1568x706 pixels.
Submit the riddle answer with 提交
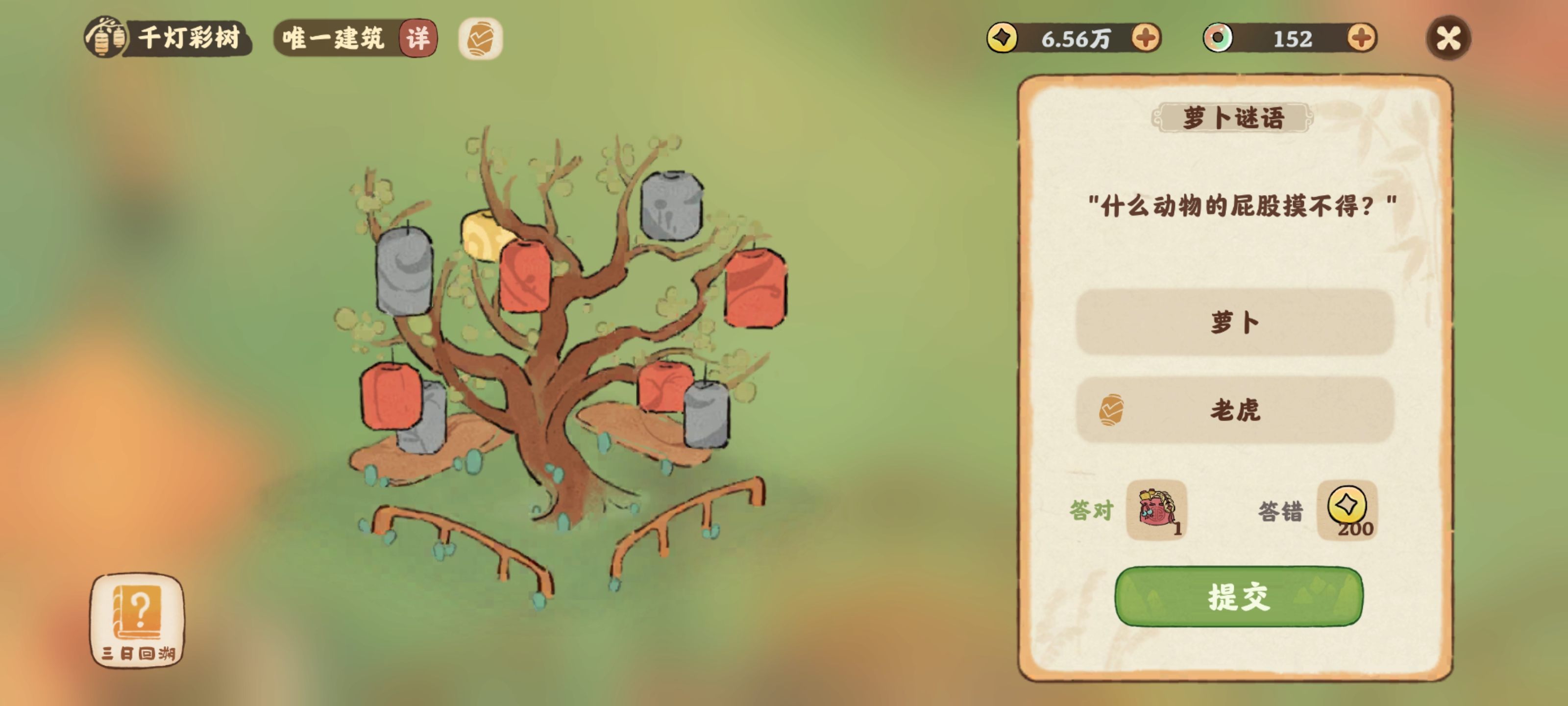[x=1238, y=596]
